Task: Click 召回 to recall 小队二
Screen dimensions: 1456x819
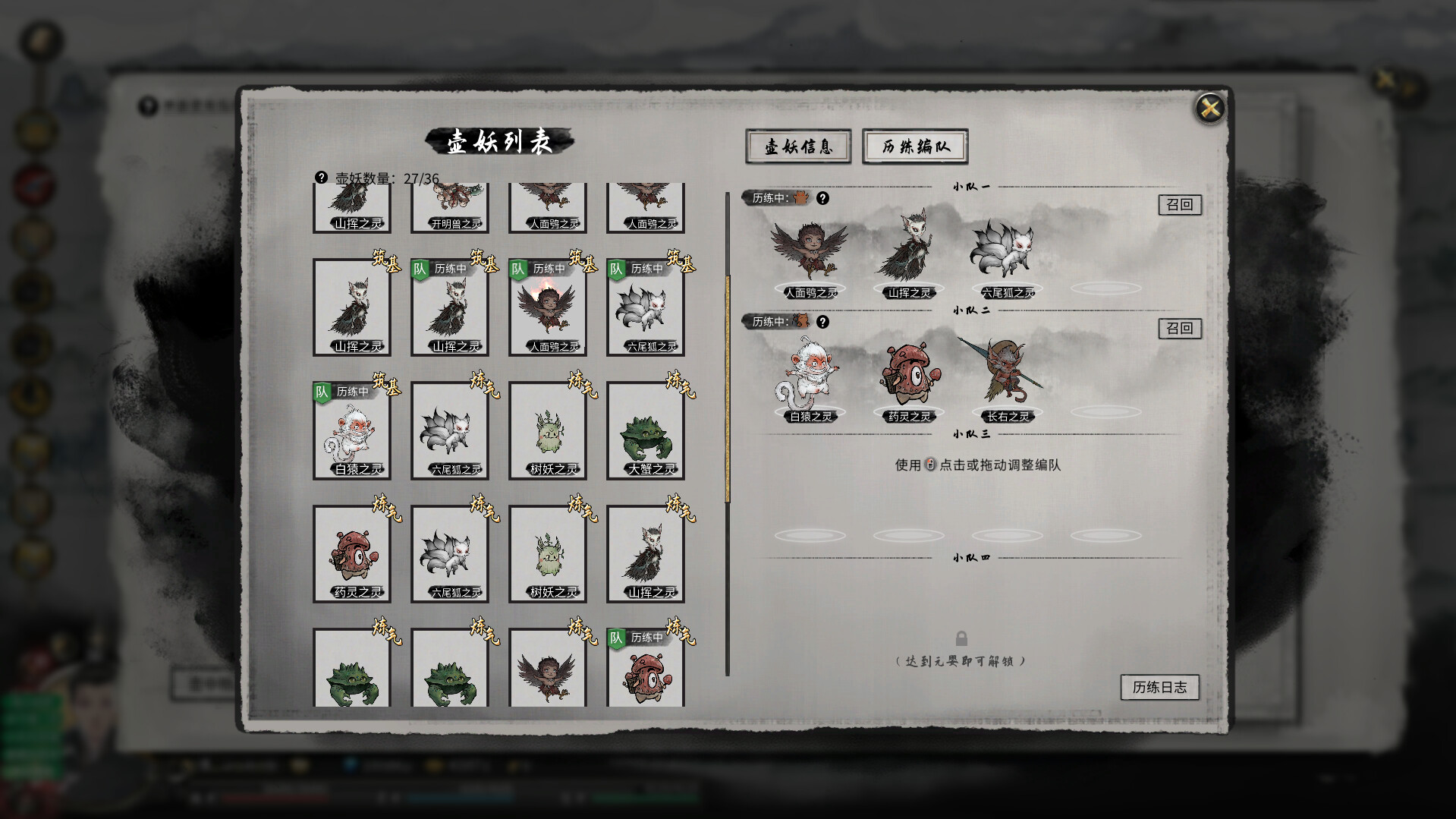Action: [1181, 329]
